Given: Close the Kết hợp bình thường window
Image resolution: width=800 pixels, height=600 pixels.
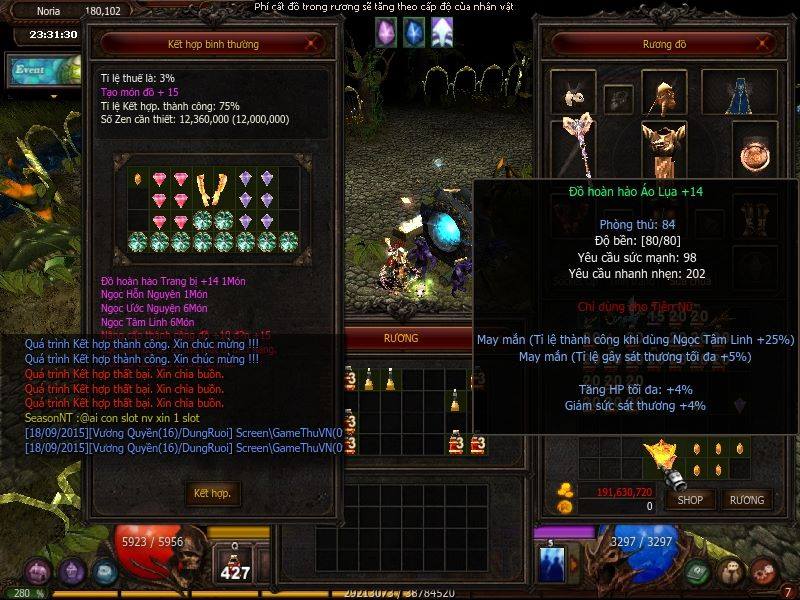Looking at the screenshot, I should click(x=314, y=44).
